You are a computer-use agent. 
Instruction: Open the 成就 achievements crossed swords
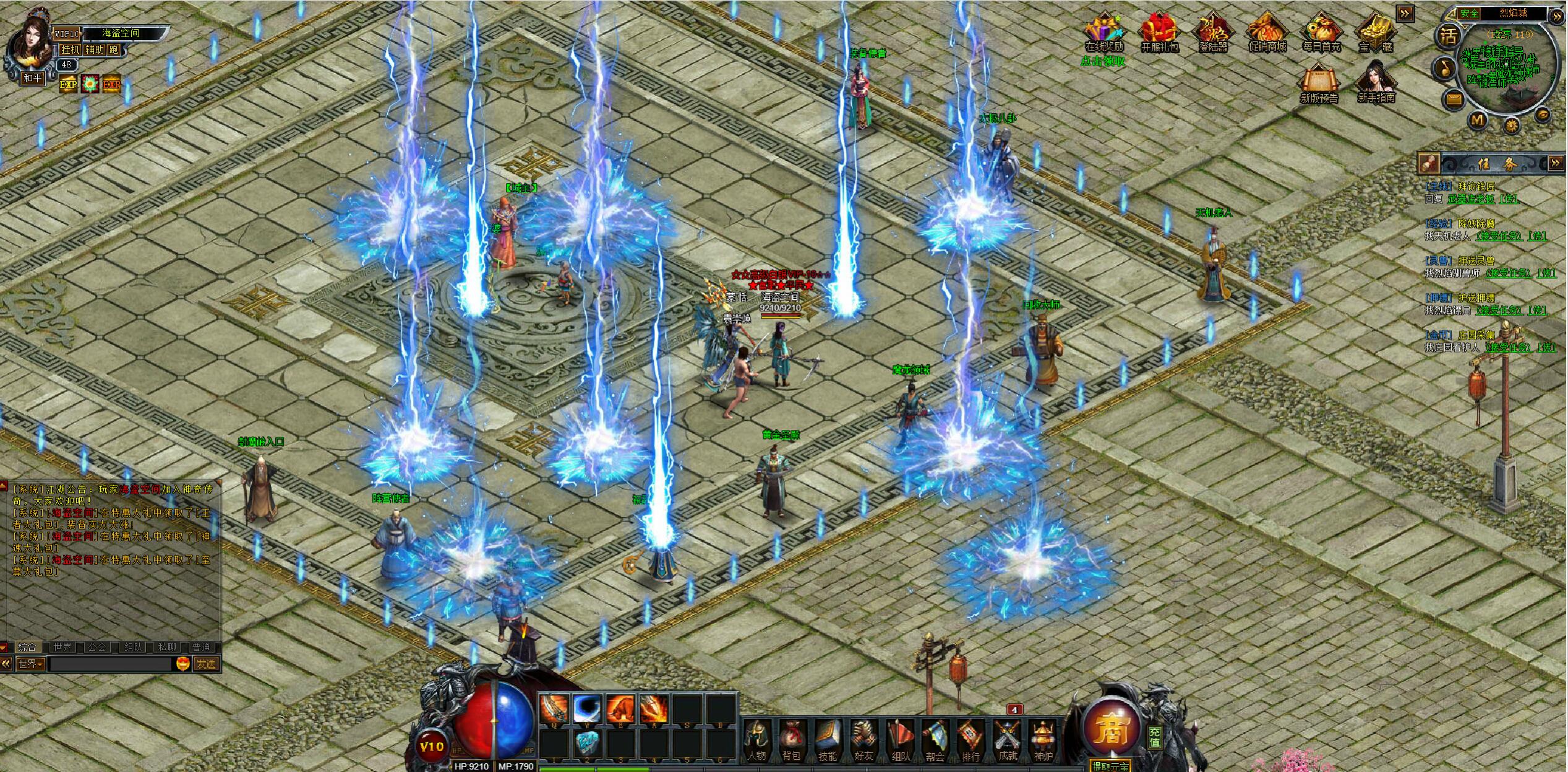tap(1008, 740)
